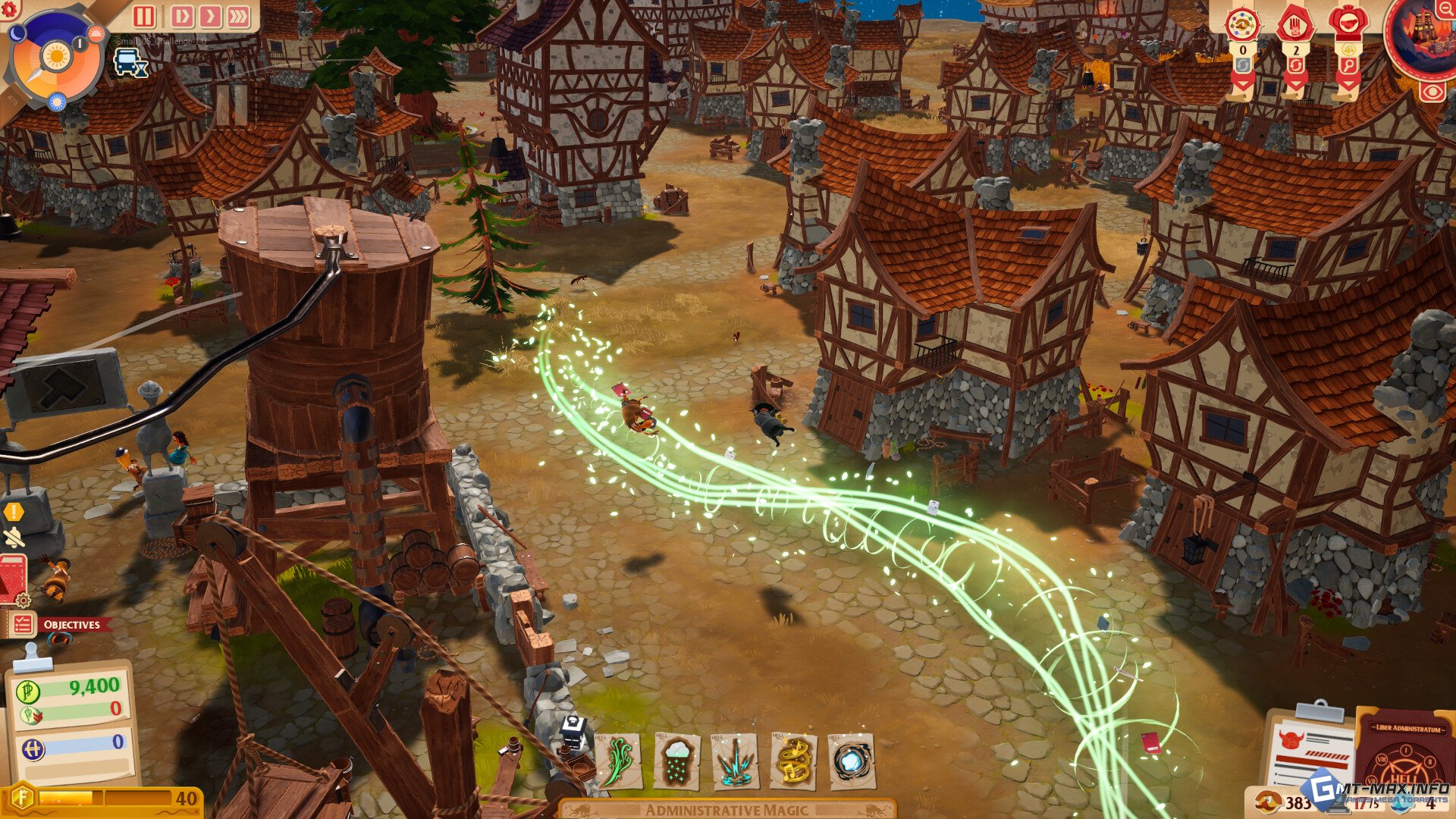Pause the game simulation

(x=144, y=17)
